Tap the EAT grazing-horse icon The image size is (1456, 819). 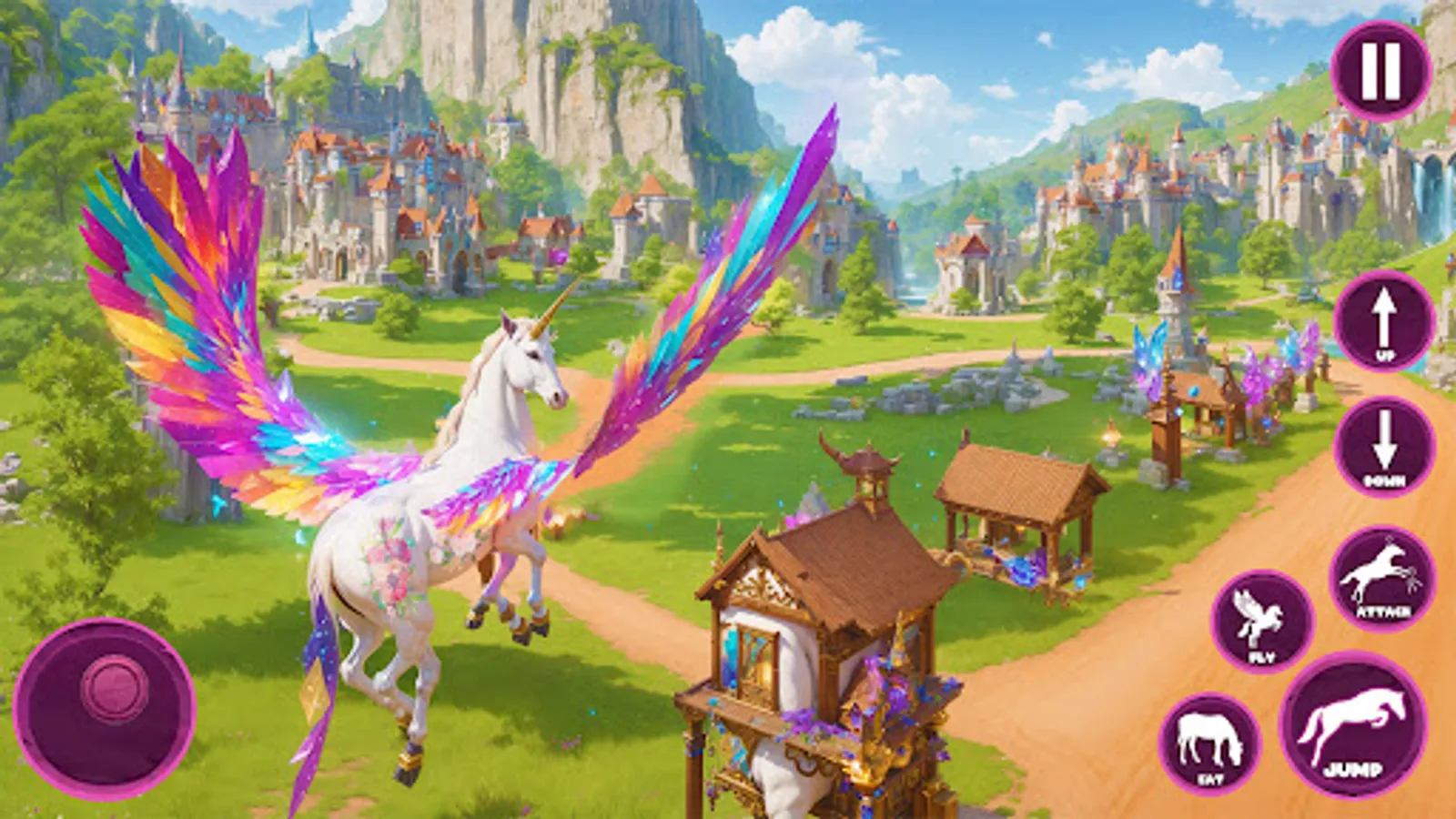click(1209, 742)
